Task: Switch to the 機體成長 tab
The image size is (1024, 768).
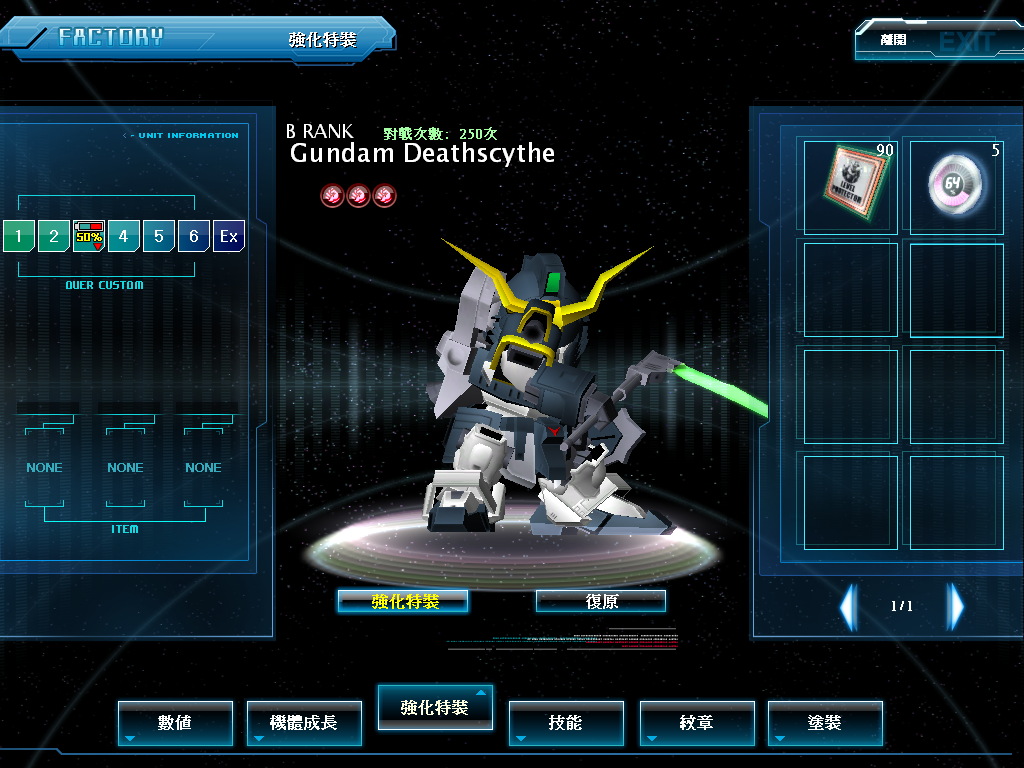Action: pyautogui.click(x=304, y=722)
